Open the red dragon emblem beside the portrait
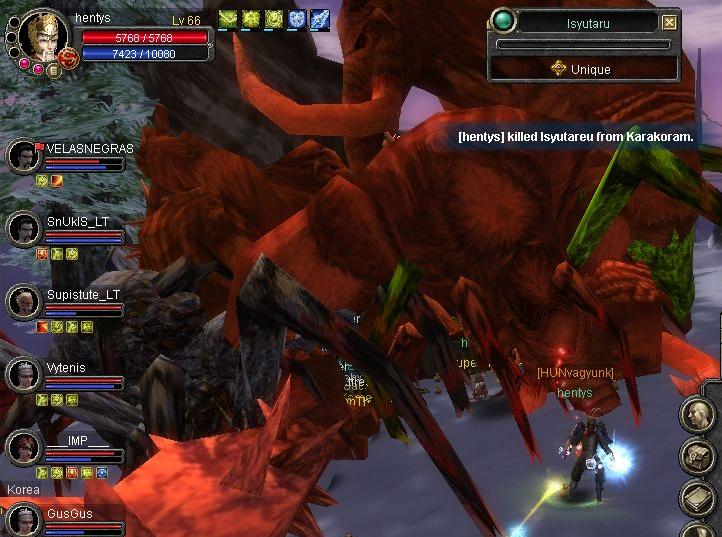722x537 pixels. point(70,59)
